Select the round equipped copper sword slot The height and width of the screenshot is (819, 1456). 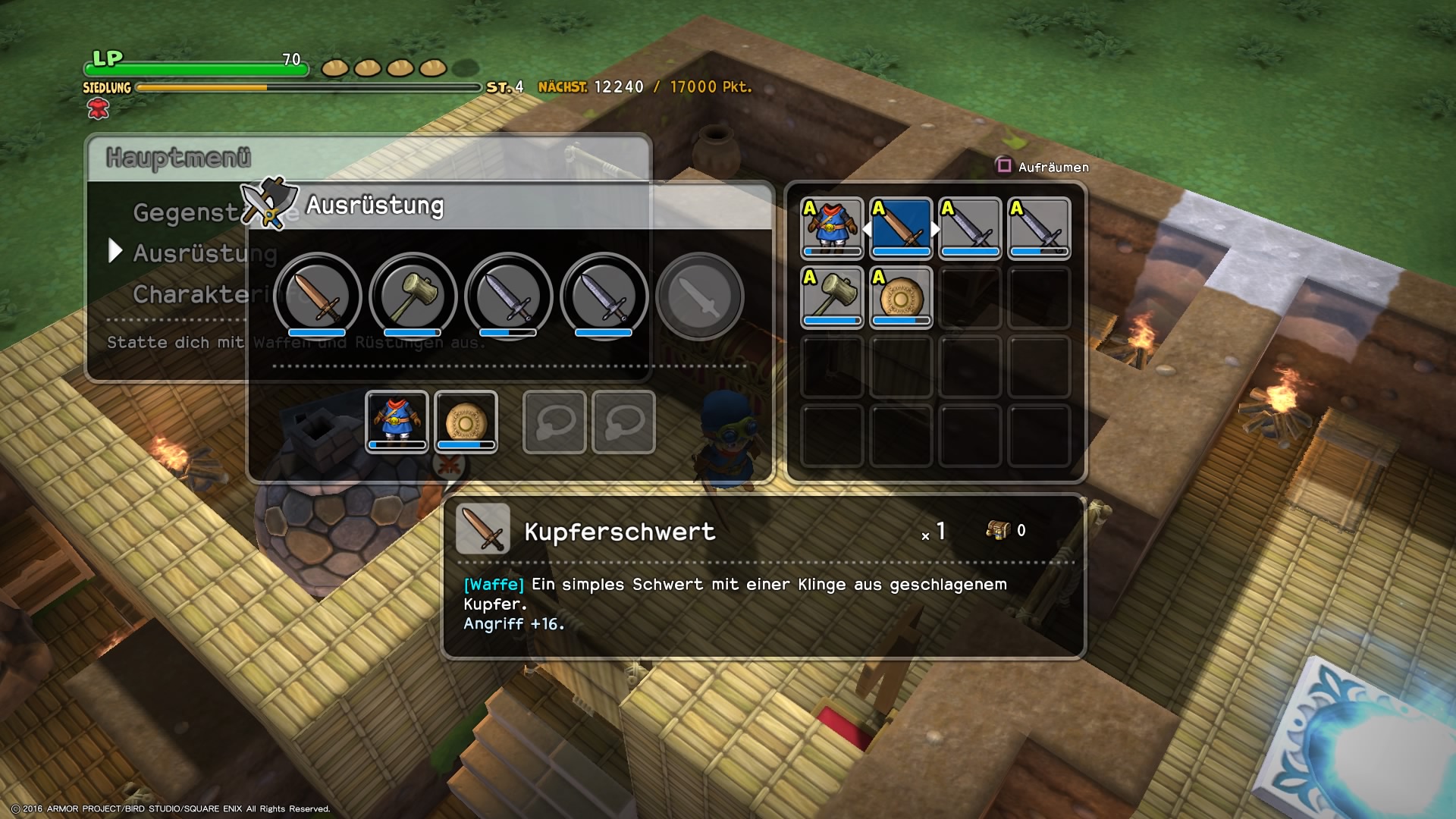click(317, 296)
